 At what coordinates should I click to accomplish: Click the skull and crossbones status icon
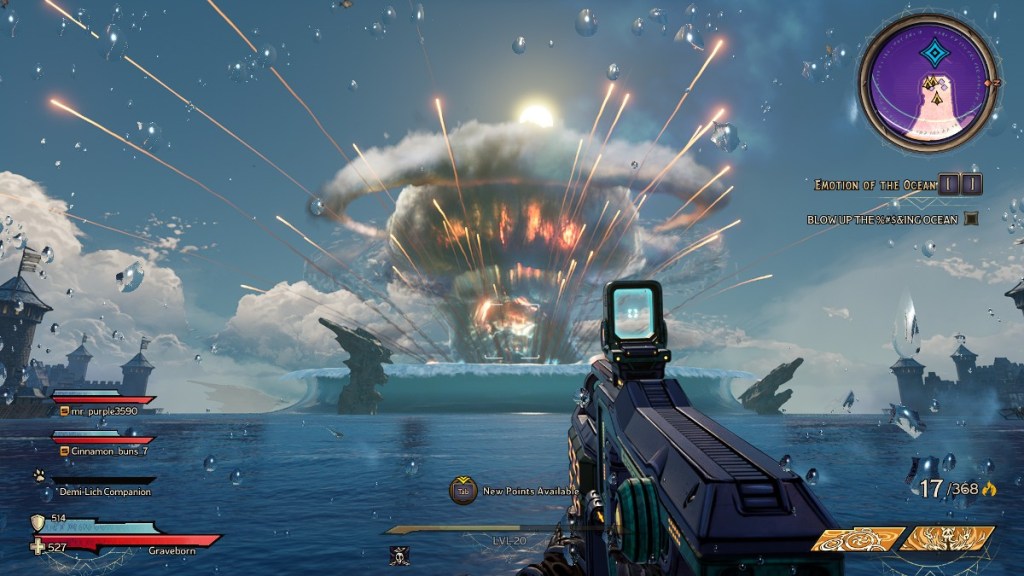pos(399,556)
